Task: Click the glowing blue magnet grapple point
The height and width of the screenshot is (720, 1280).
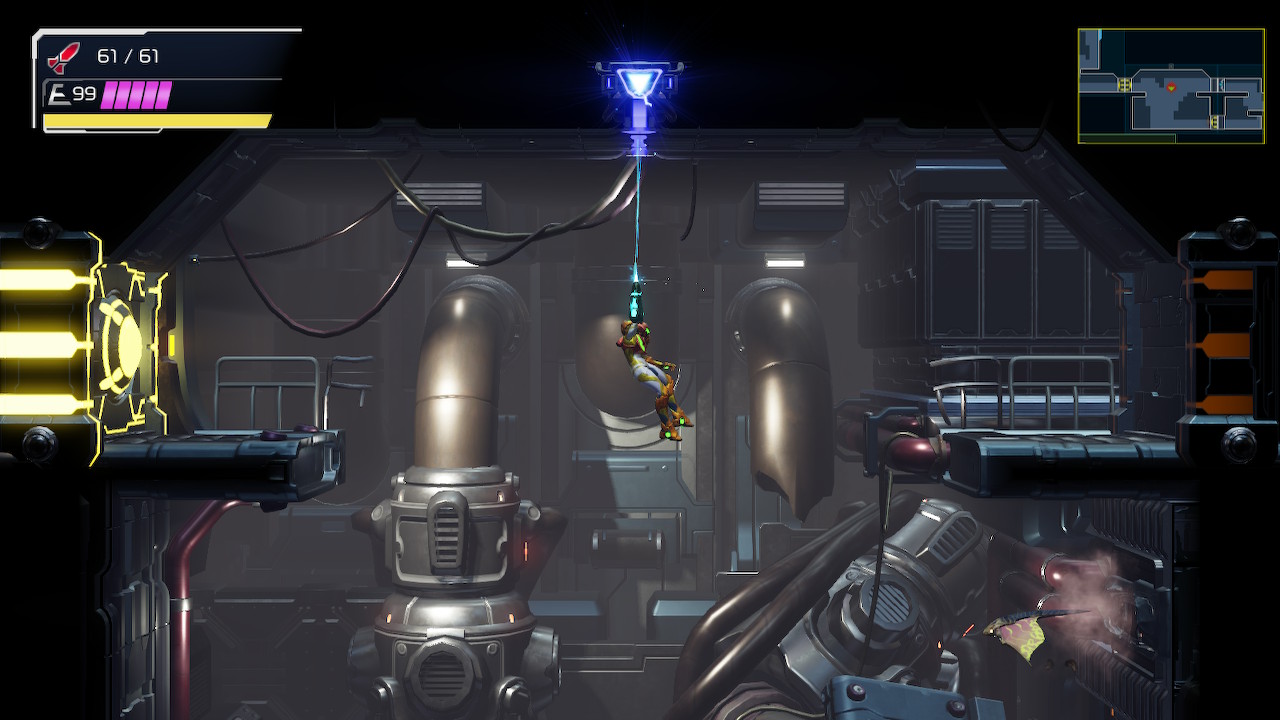Action: pos(637,80)
